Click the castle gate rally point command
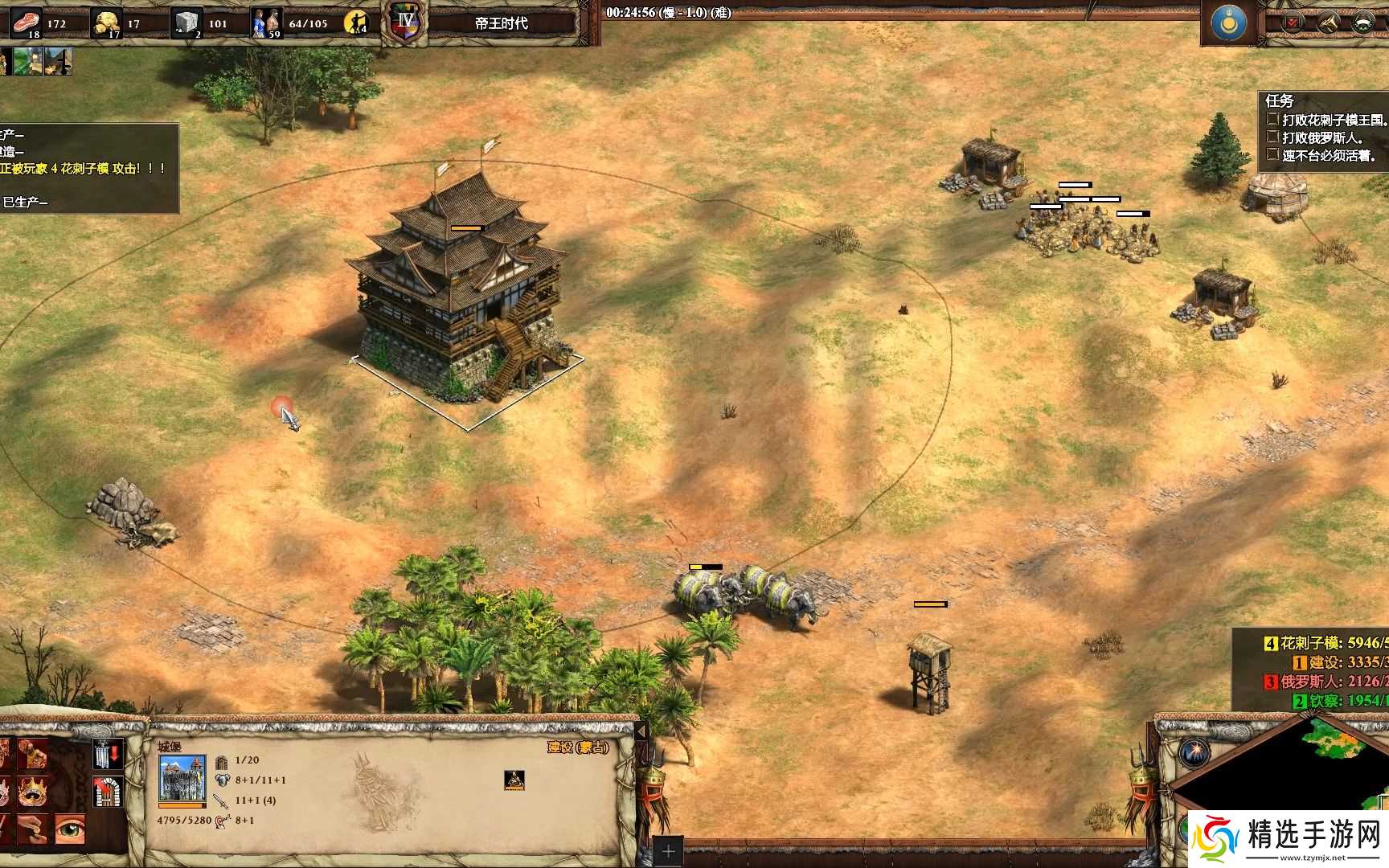This screenshot has height=868, width=1389. pyautogui.click(x=109, y=792)
